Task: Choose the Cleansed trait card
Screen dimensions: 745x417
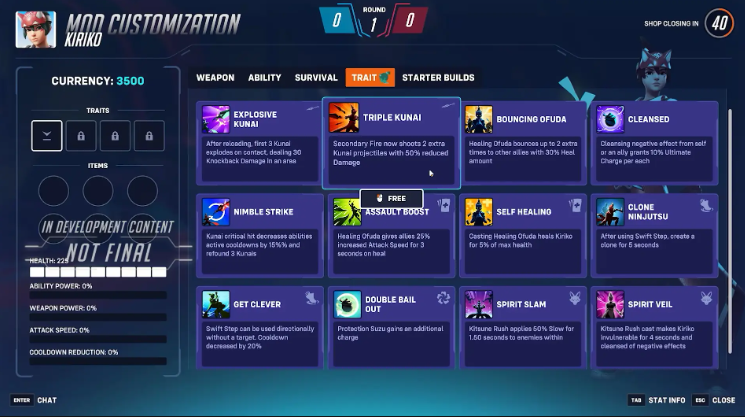Action: point(655,143)
